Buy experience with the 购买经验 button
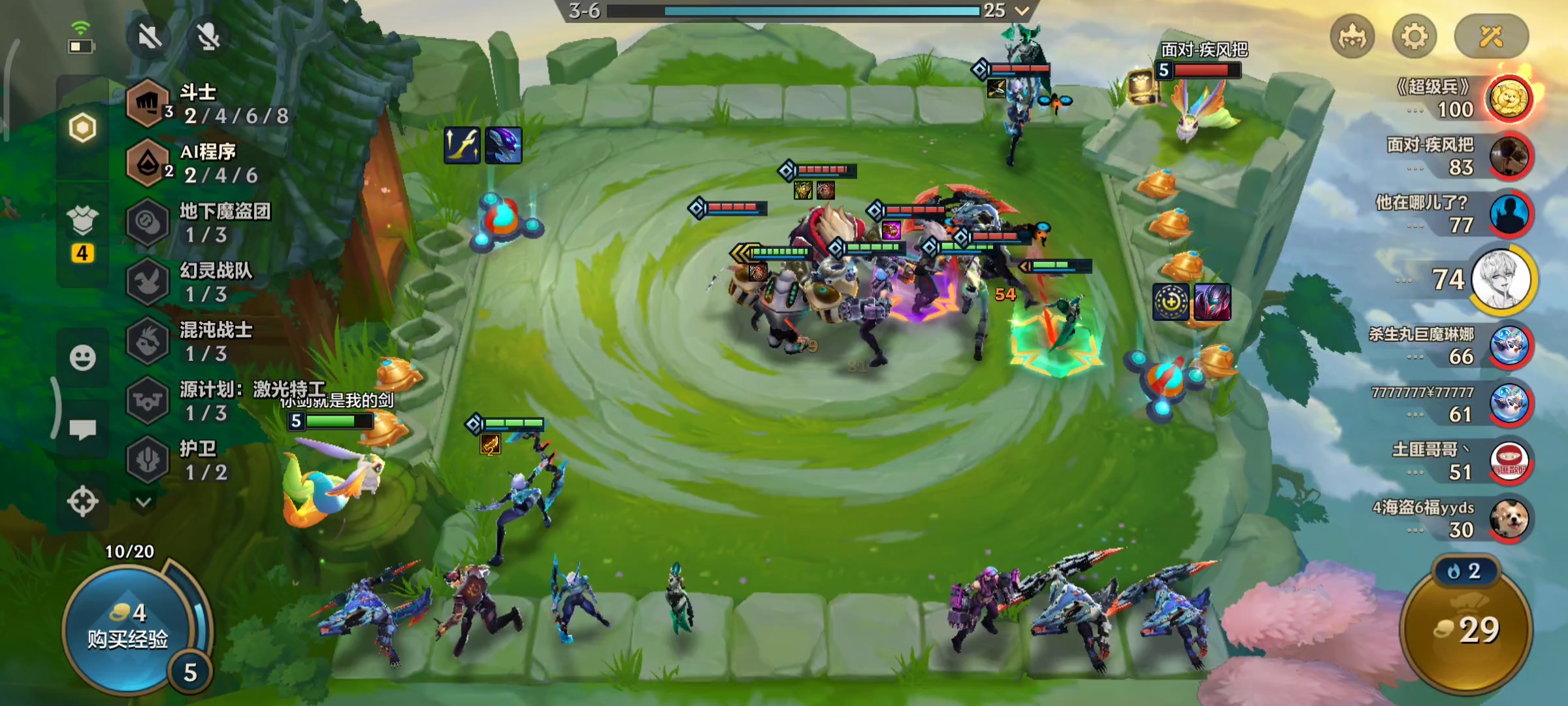This screenshot has height=706, width=1568. [128, 628]
